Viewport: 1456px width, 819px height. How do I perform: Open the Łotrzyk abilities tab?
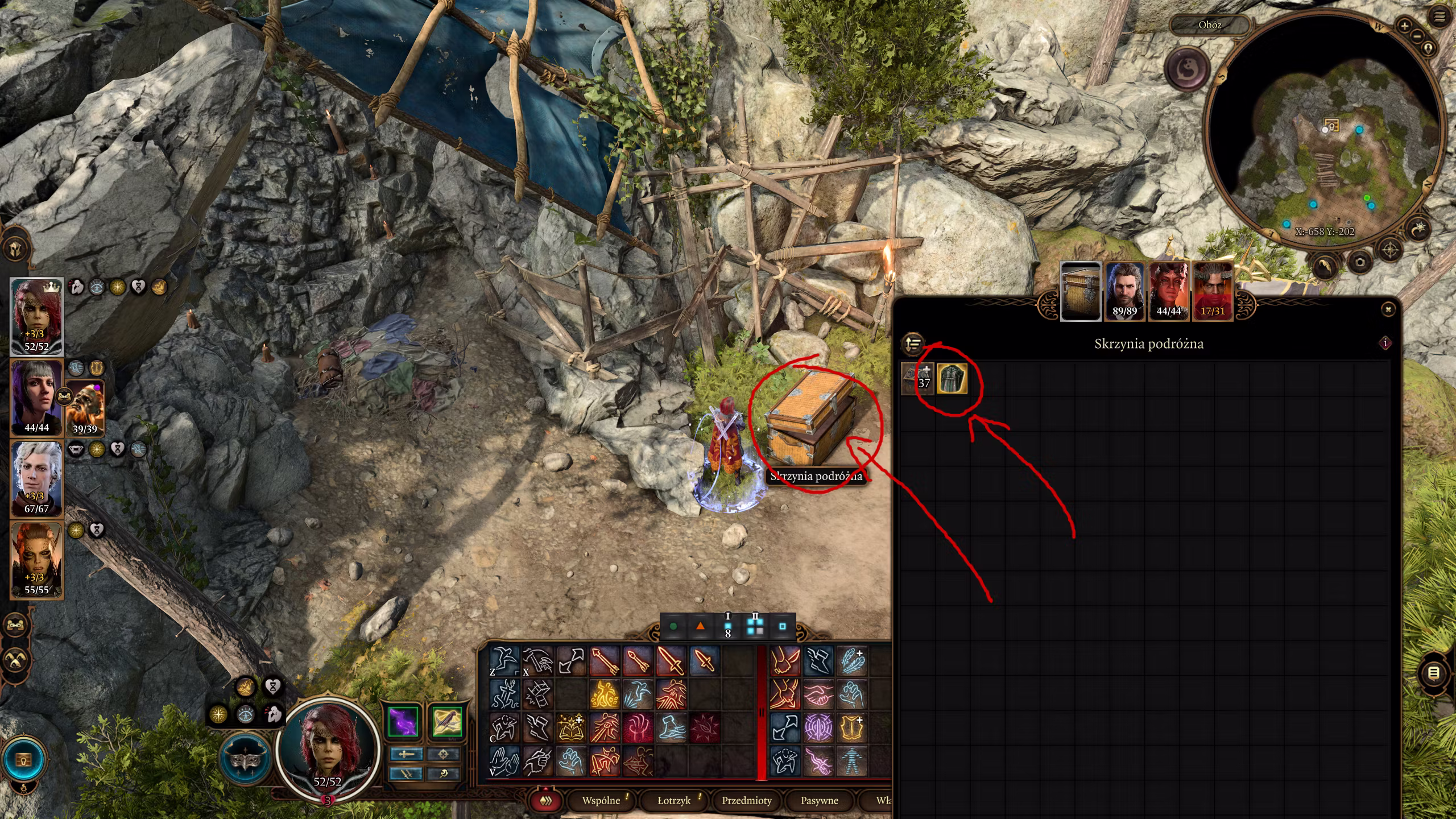[674, 800]
